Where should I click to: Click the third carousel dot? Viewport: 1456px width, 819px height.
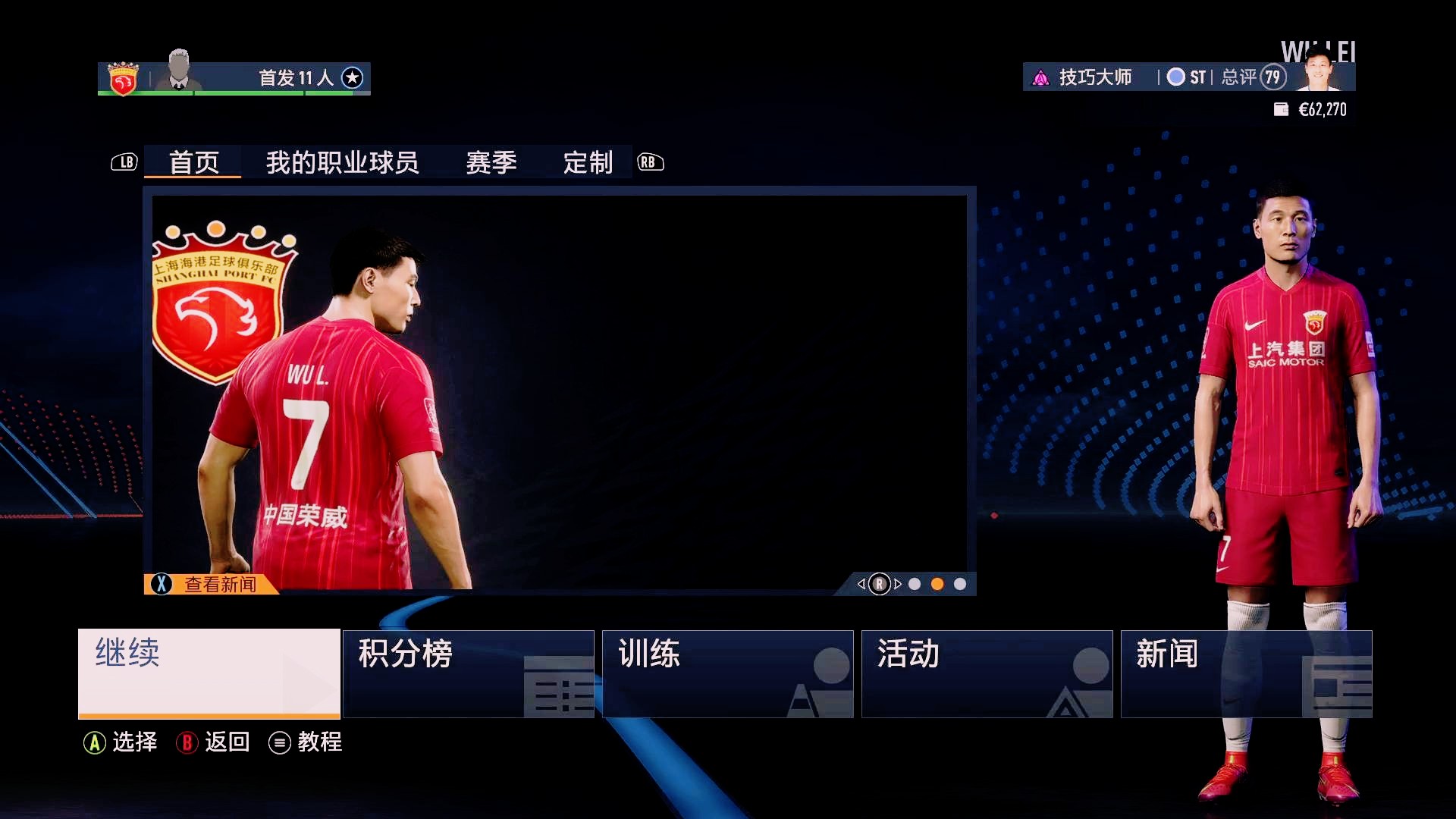[x=962, y=585]
